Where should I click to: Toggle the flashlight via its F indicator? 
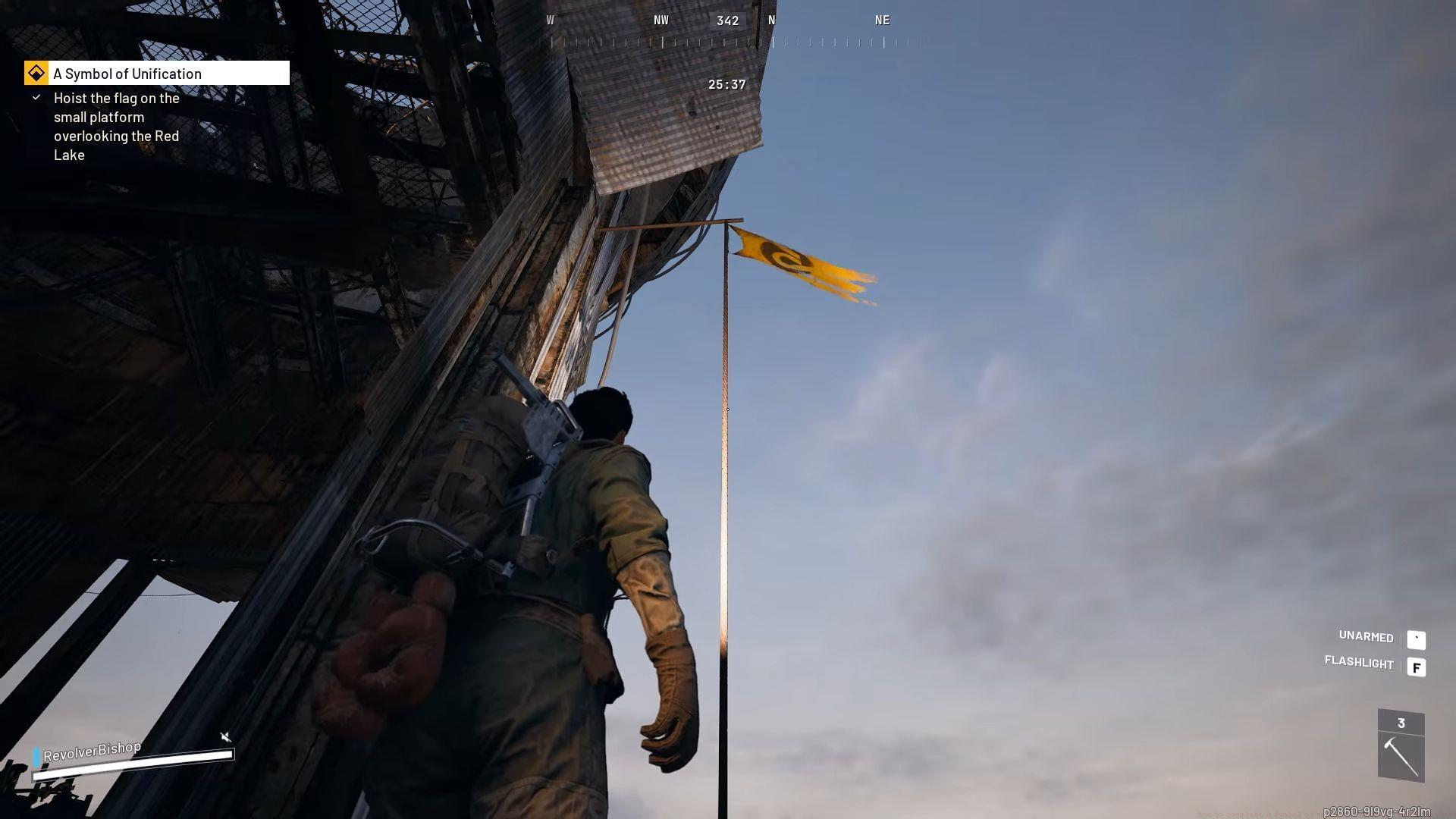pyautogui.click(x=1417, y=667)
